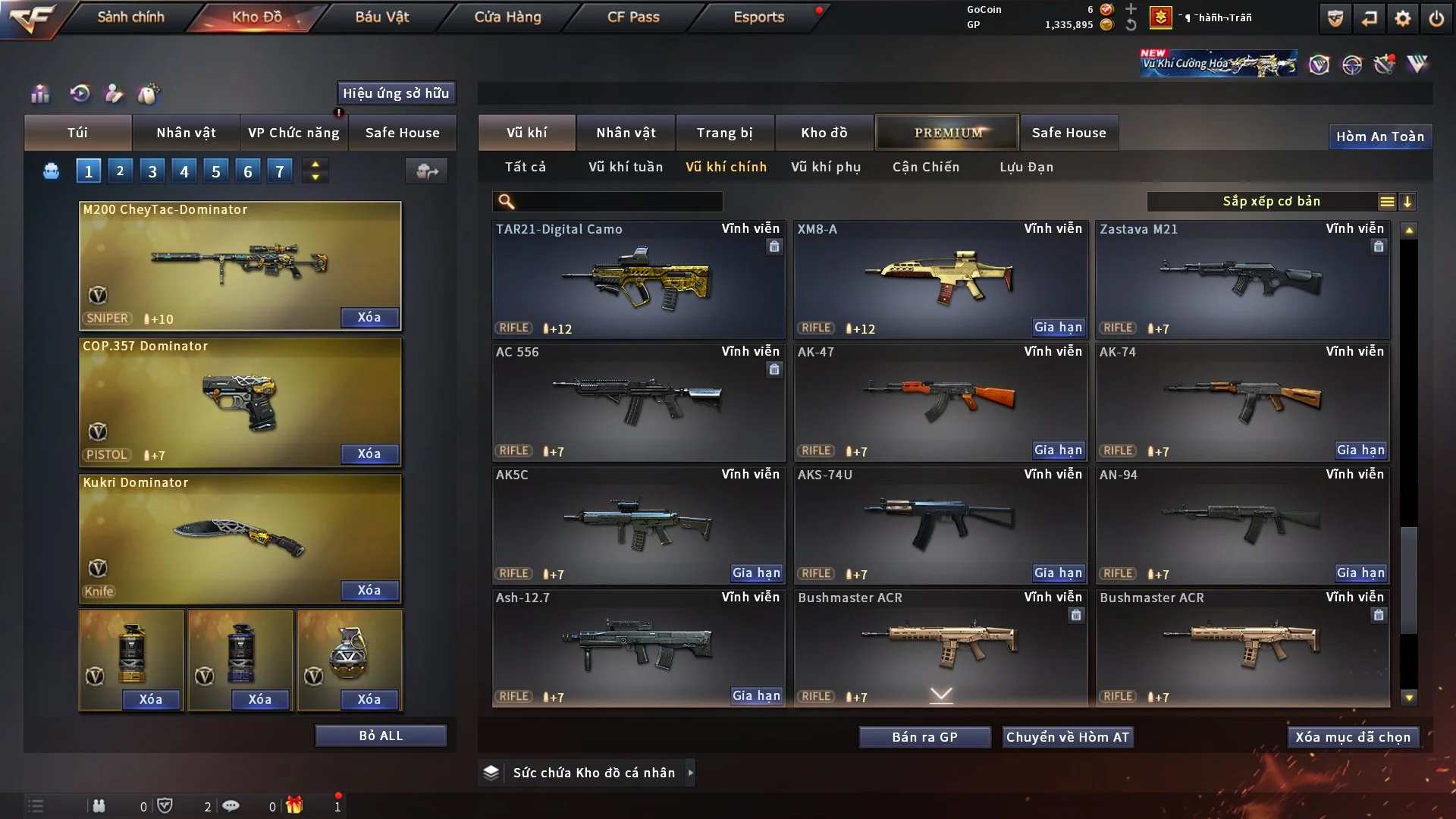Extend the AK-47 with Gia hạn
The height and width of the screenshot is (819, 1456).
[1058, 450]
